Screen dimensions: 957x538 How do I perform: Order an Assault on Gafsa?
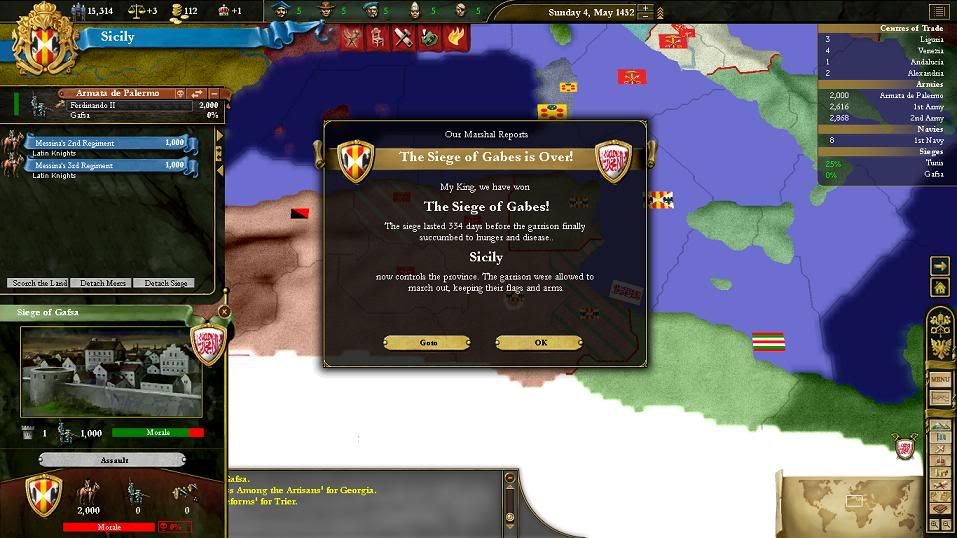tap(112, 460)
